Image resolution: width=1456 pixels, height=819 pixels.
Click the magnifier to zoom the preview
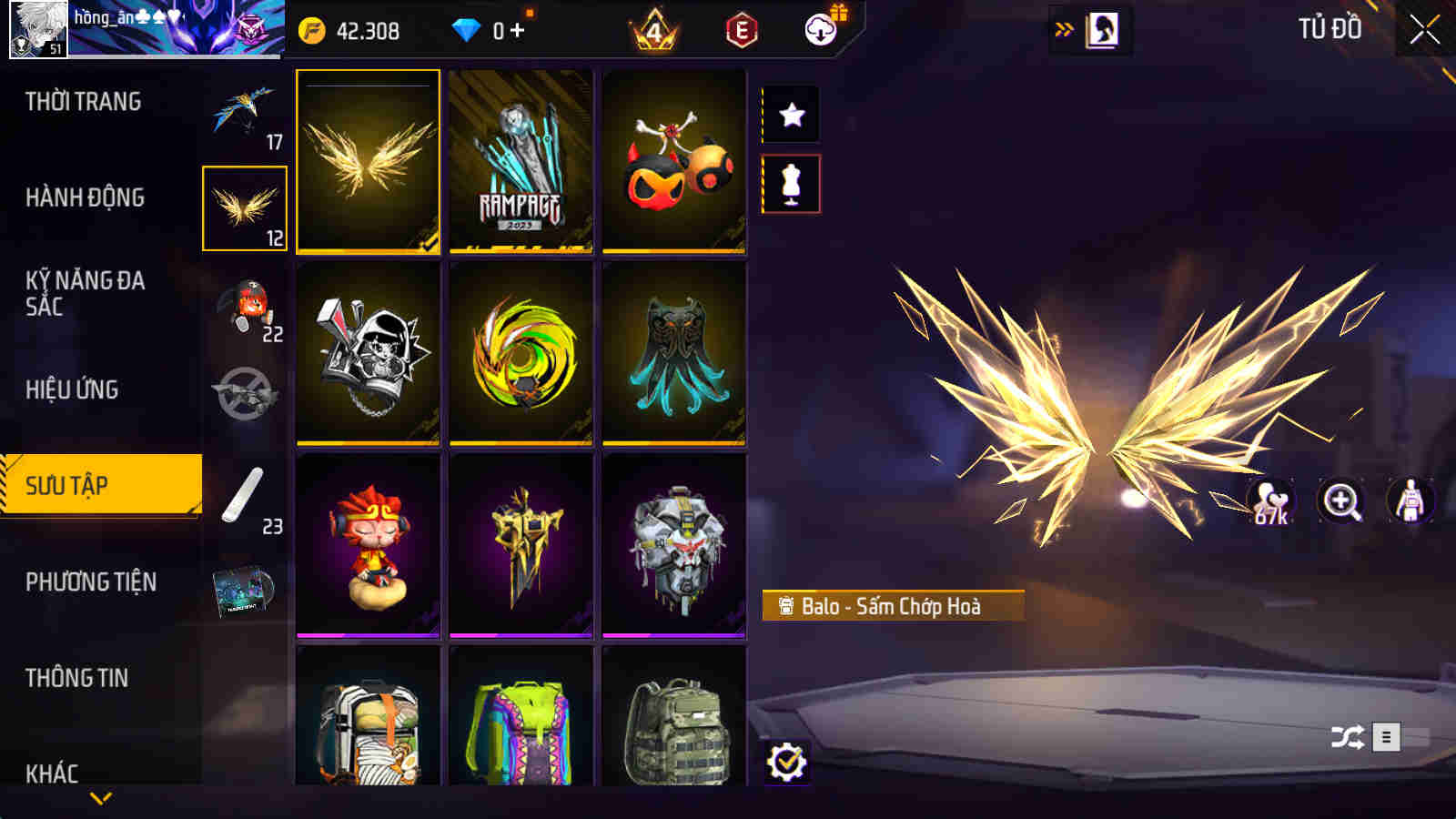(x=1341, y=501)
